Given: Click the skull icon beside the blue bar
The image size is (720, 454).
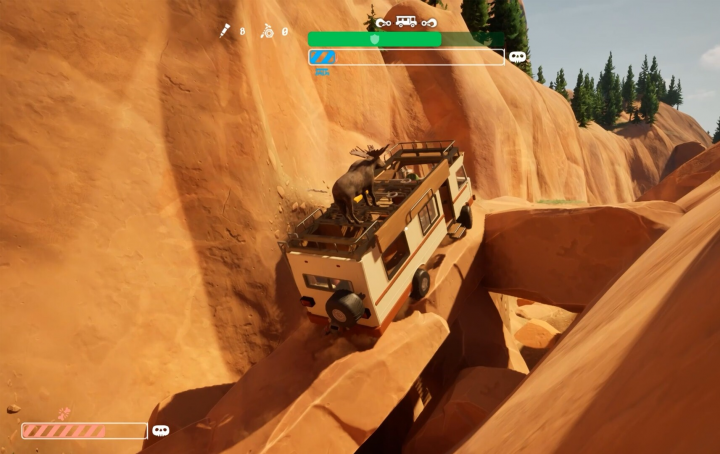Looking at the screenshot, I should point(517,57).
